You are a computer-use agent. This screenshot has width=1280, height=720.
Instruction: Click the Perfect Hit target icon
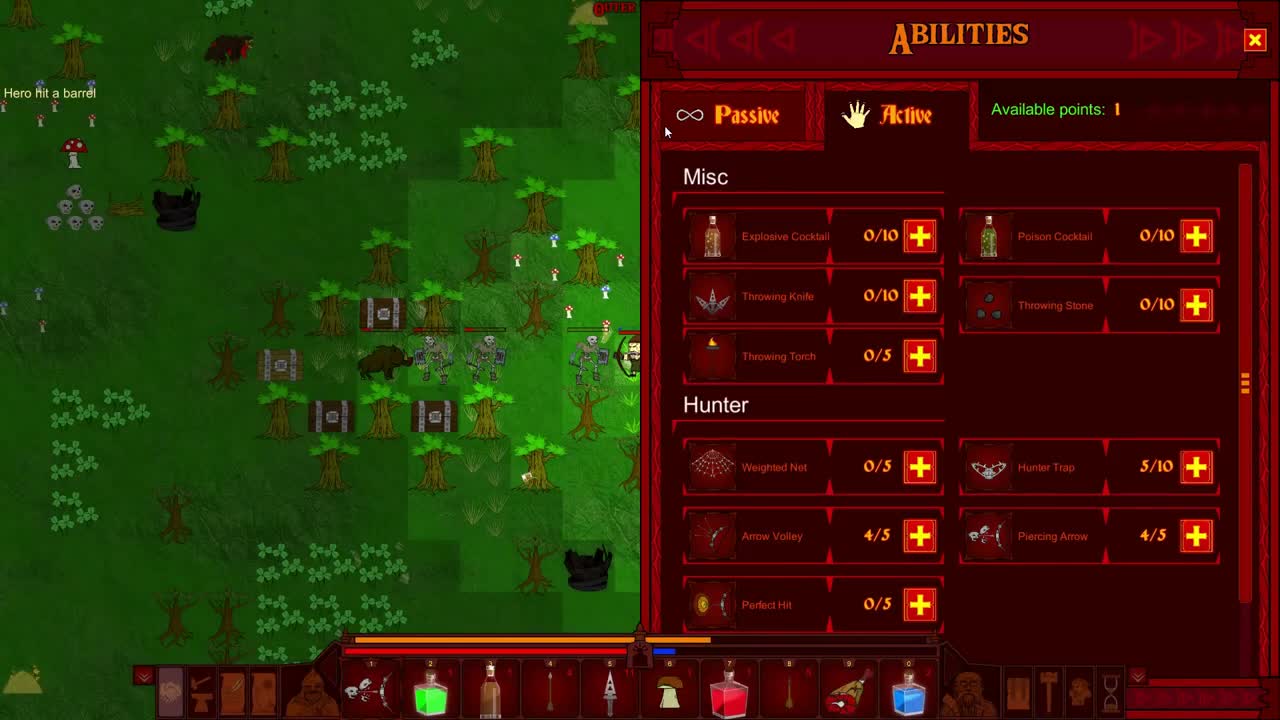(712, 604)
